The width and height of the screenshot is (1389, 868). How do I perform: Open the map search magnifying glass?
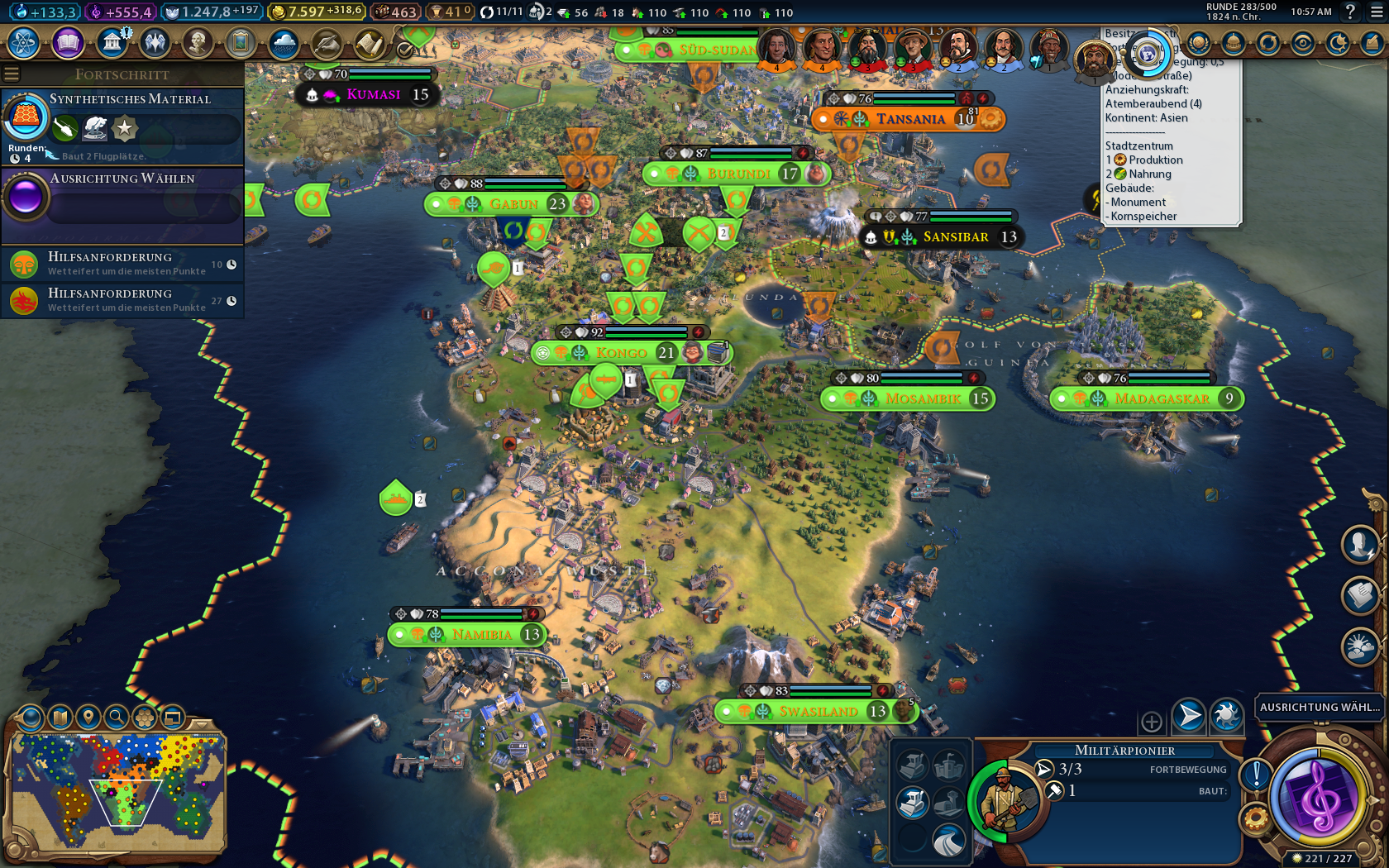(x=117, y=717)
